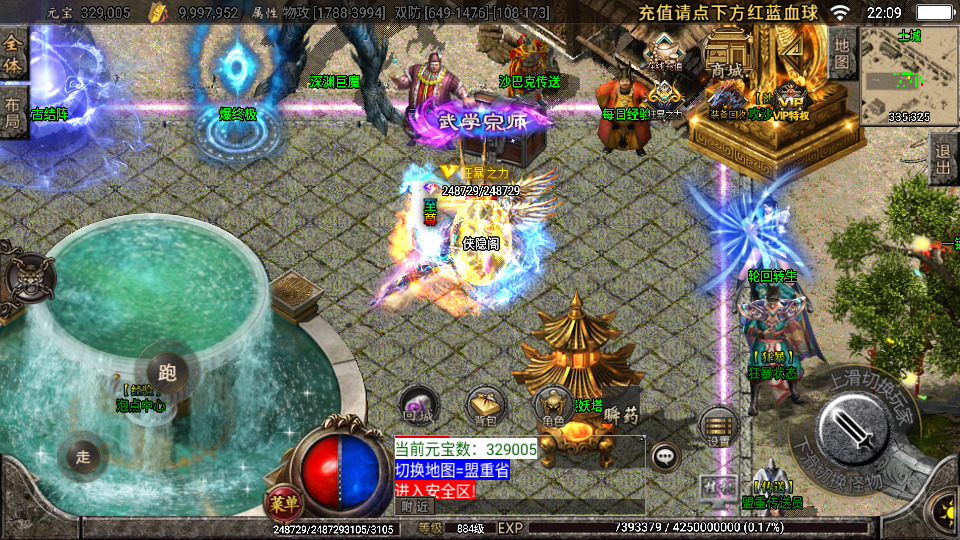Image resolution: width=960 pixels, height=540 pixels.
Task: Open the chat speech bubble button
Action: (664, 458)
